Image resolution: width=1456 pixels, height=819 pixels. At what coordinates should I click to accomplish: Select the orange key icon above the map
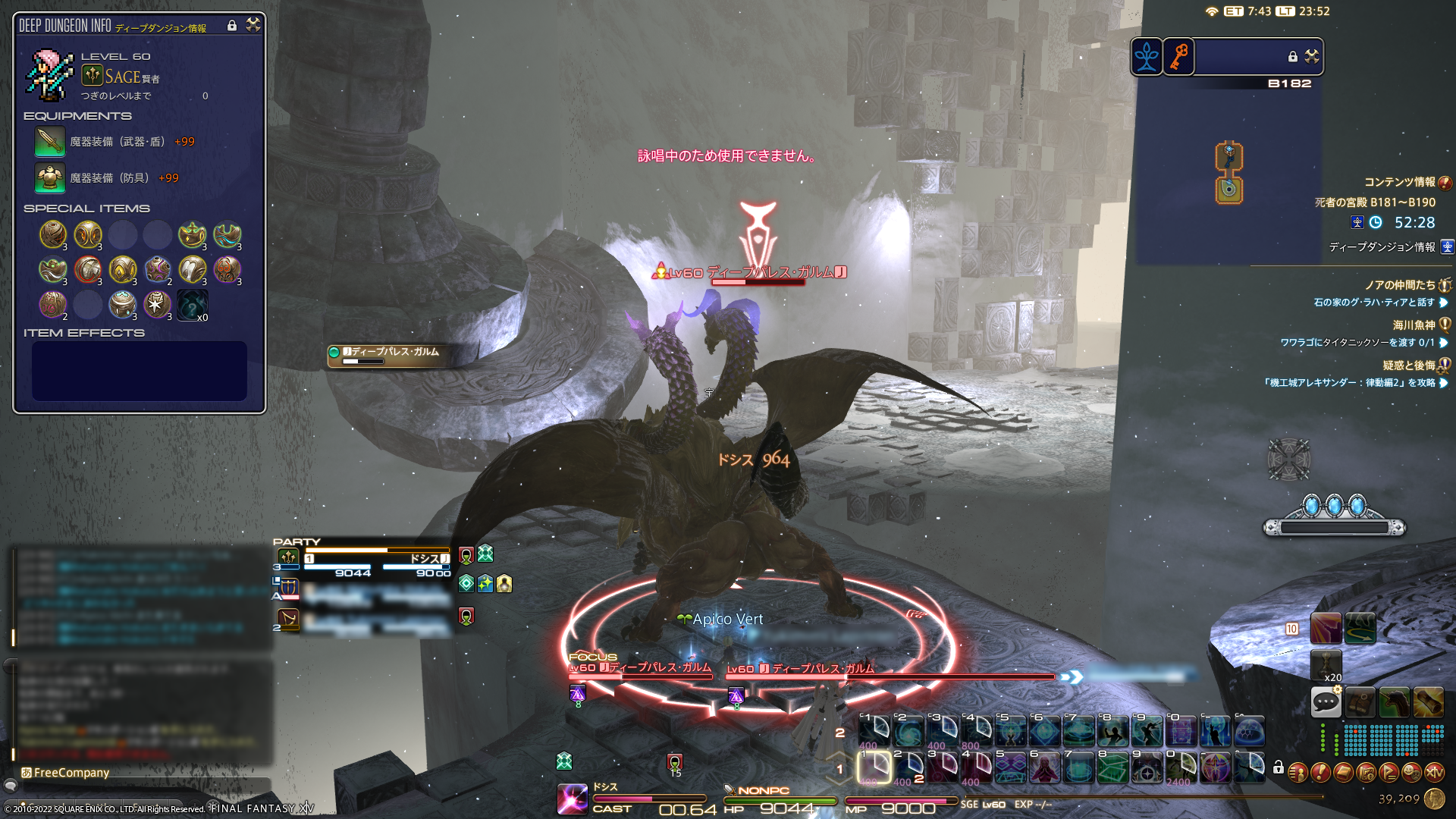[x=1178, y=57]
